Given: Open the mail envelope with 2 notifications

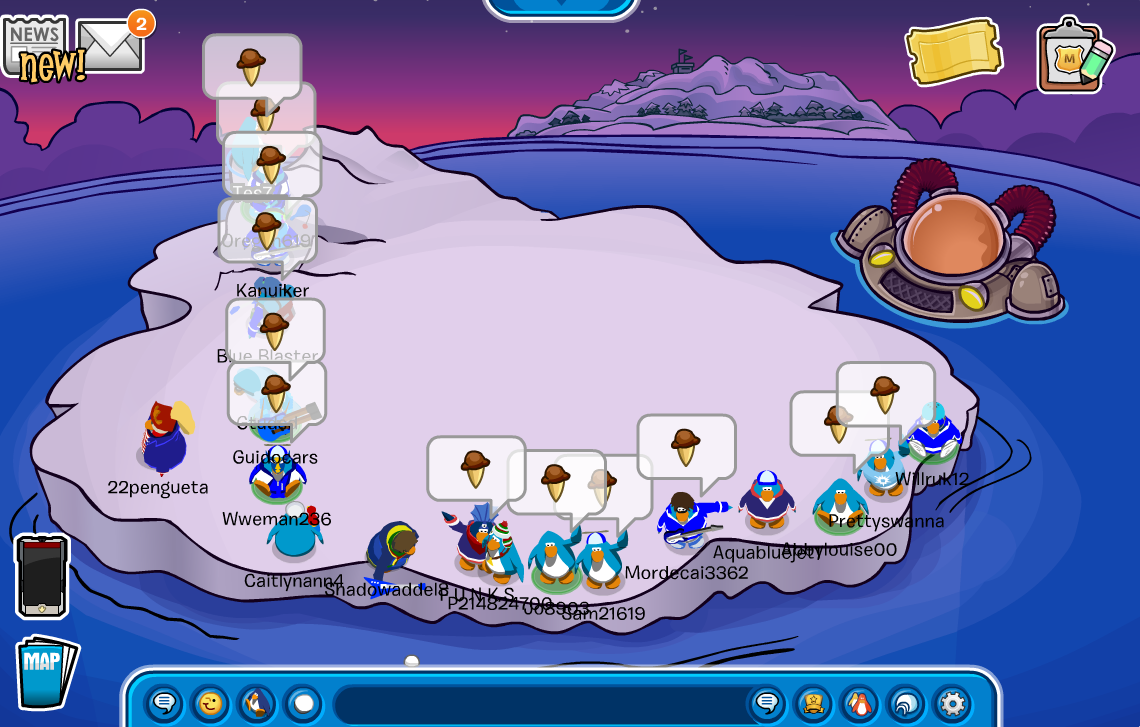Looking at the screenshot, I should tap(110, 46).
